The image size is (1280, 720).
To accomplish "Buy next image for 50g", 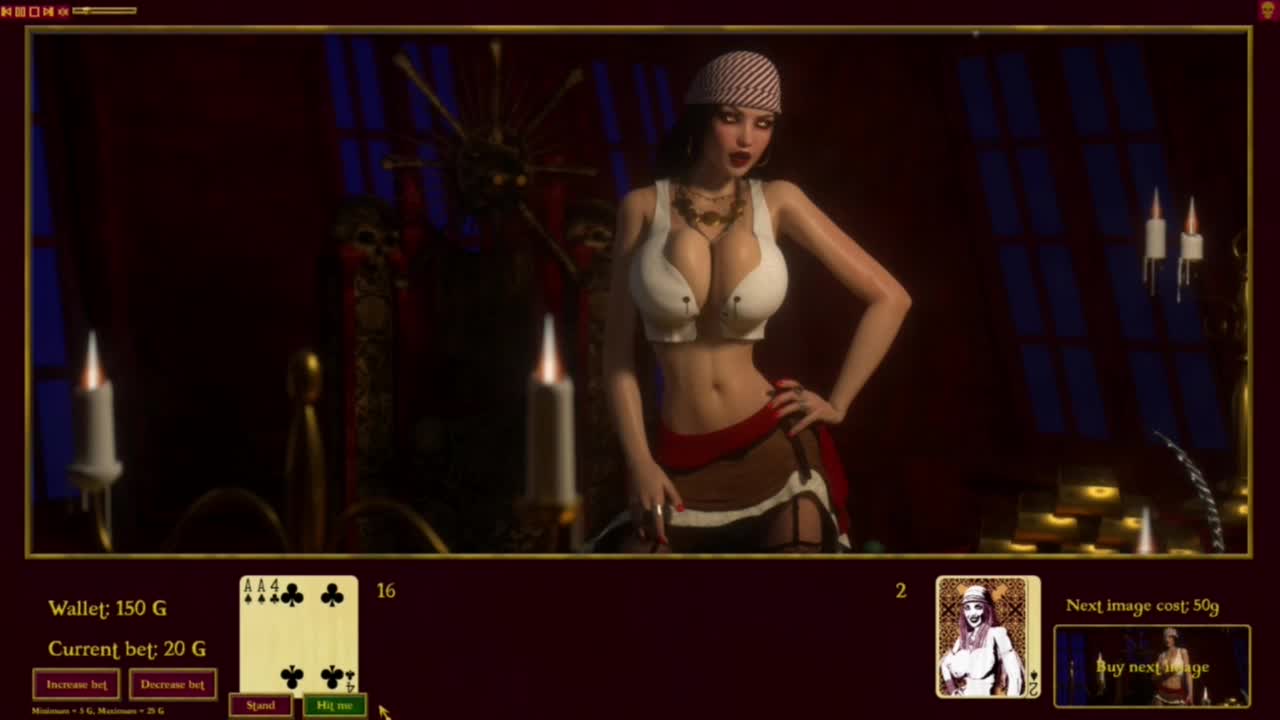I will (1152, 667).
